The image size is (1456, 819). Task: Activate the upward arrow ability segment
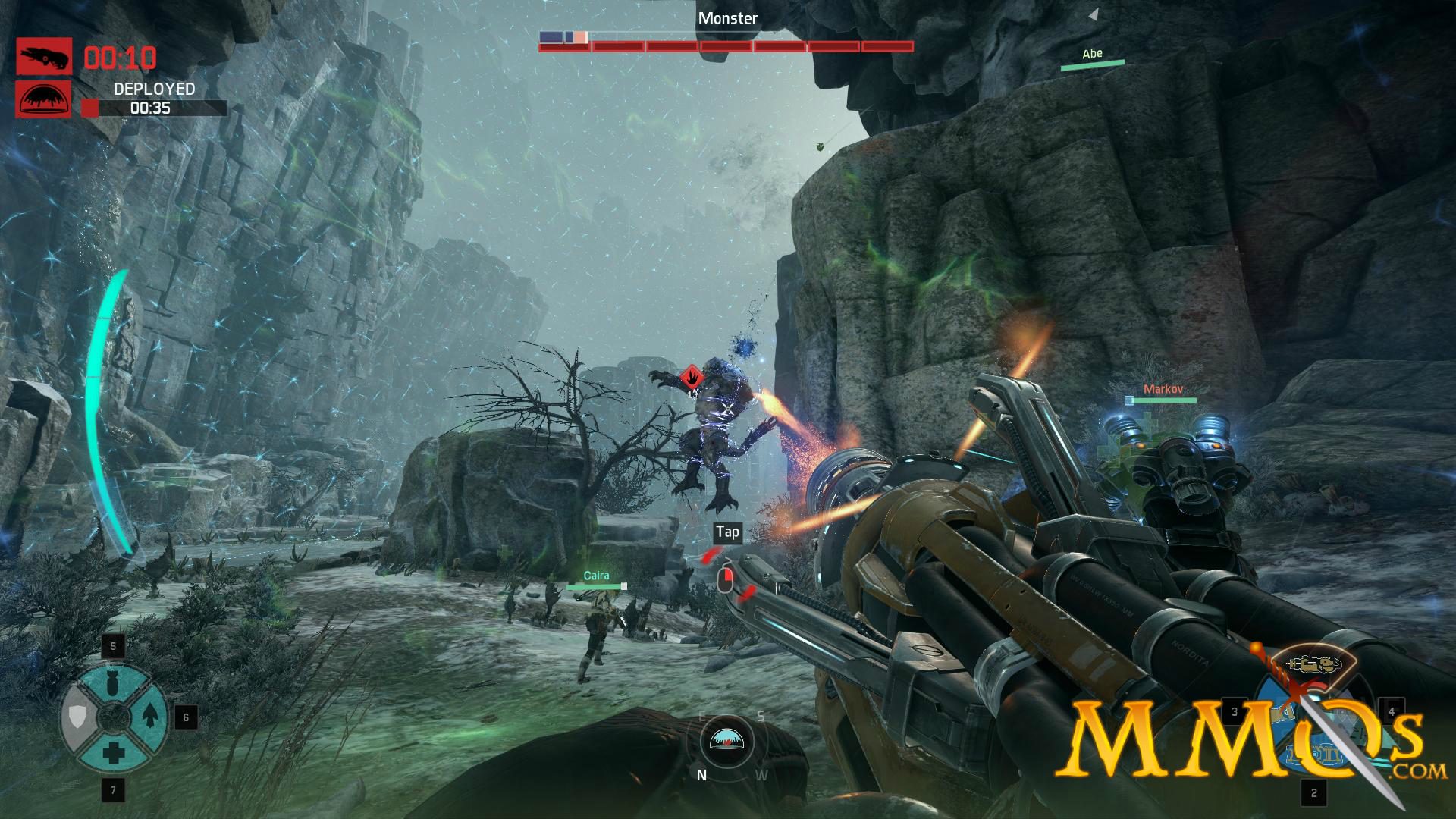[149, 714]
